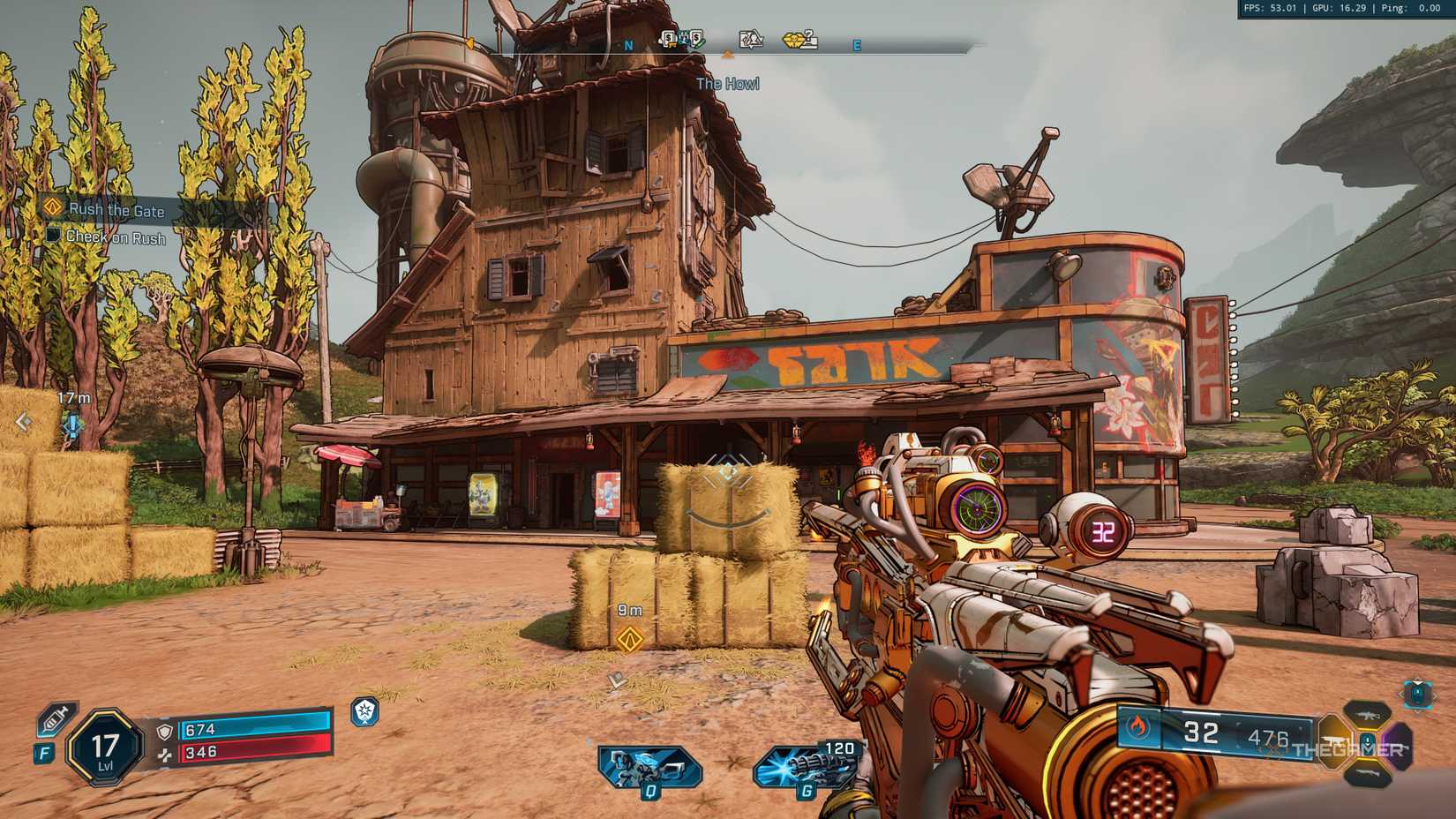Click the fire element icon on the ammo display

[x=1138, y=727]
